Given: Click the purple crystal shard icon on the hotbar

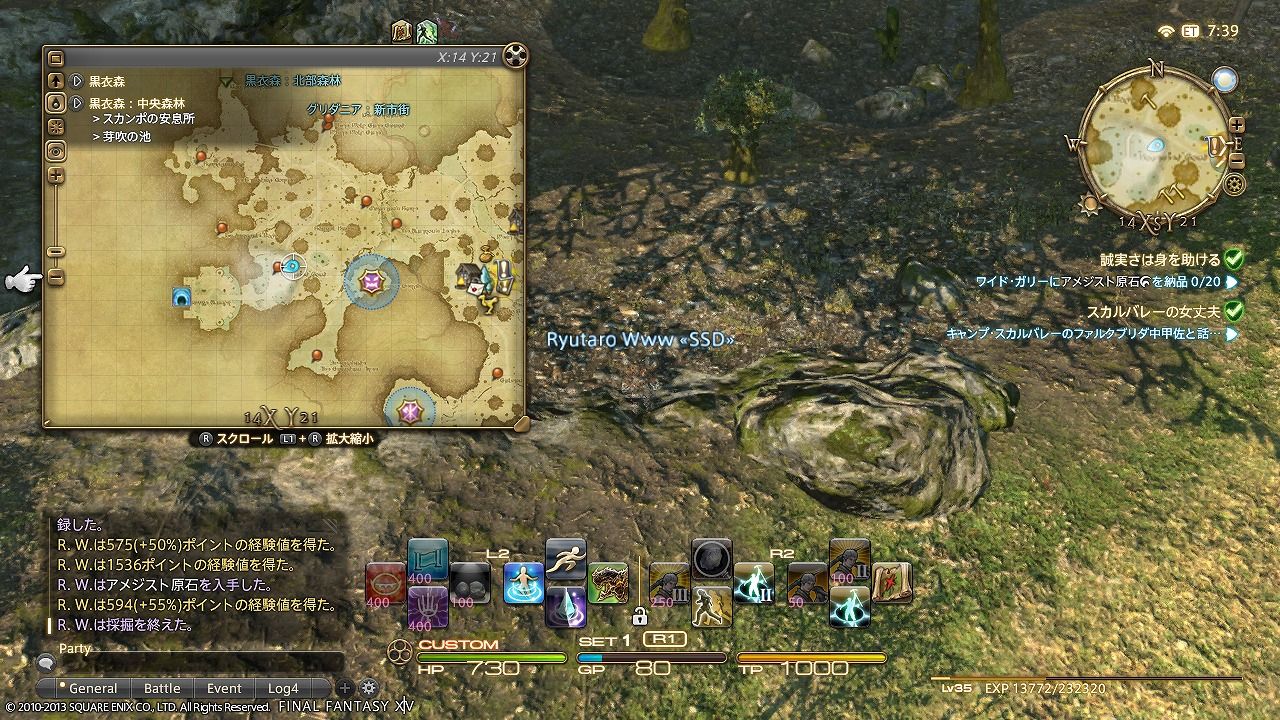Looking at the screenshot, I should point(566,607).
